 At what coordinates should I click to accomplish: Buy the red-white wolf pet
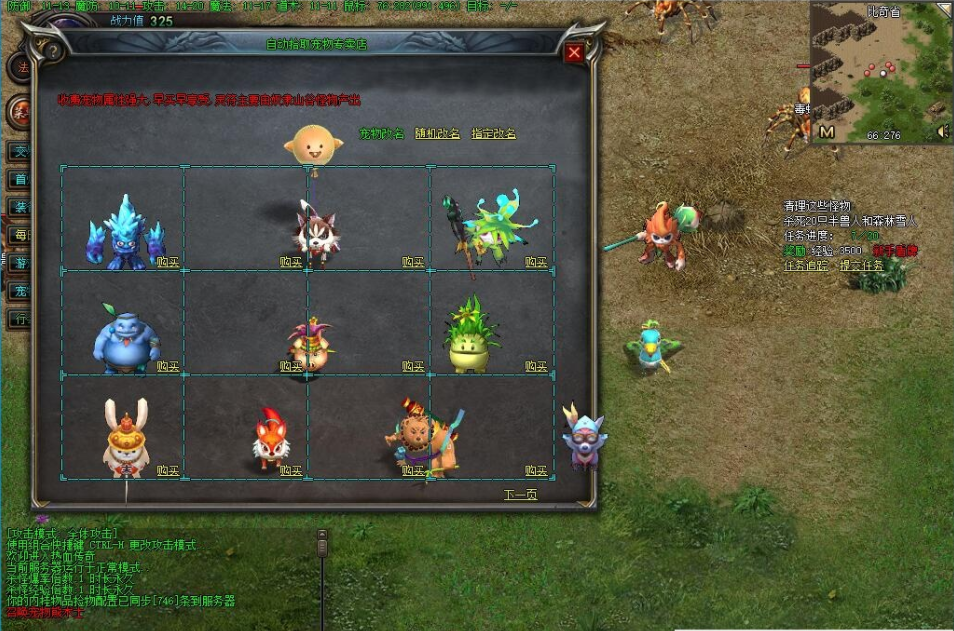coord(291,262)
